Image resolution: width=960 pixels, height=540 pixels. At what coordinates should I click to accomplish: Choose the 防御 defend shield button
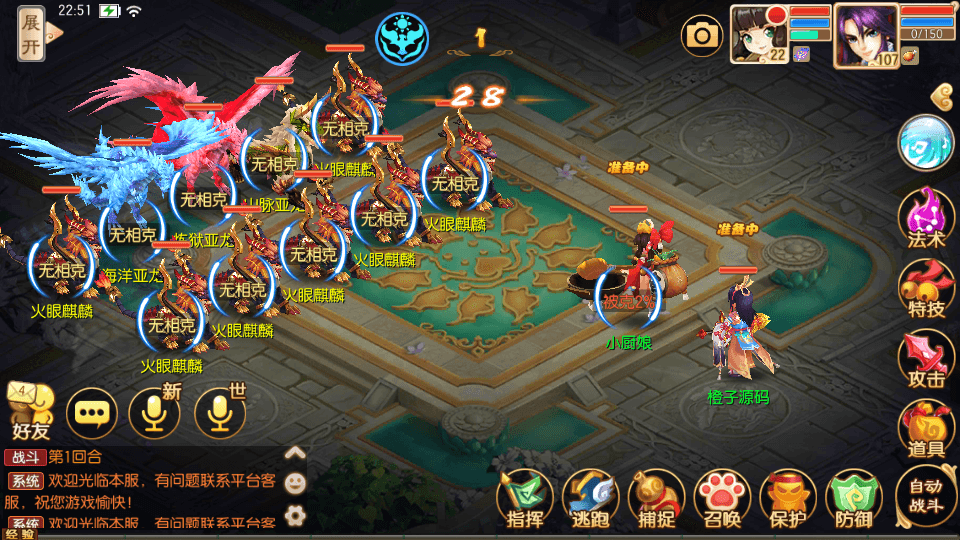click(x=855, y=497)
